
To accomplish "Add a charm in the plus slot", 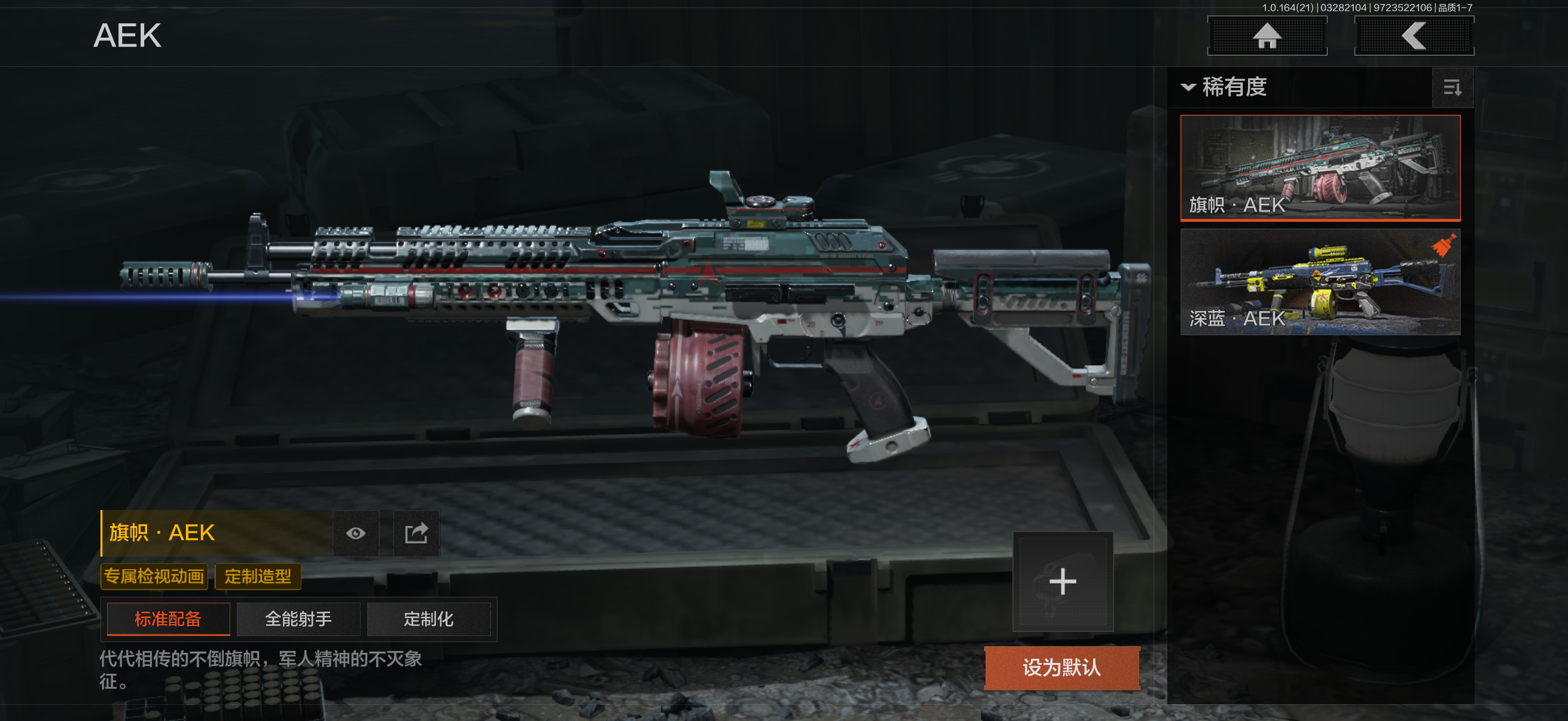I will [1063, 582].
